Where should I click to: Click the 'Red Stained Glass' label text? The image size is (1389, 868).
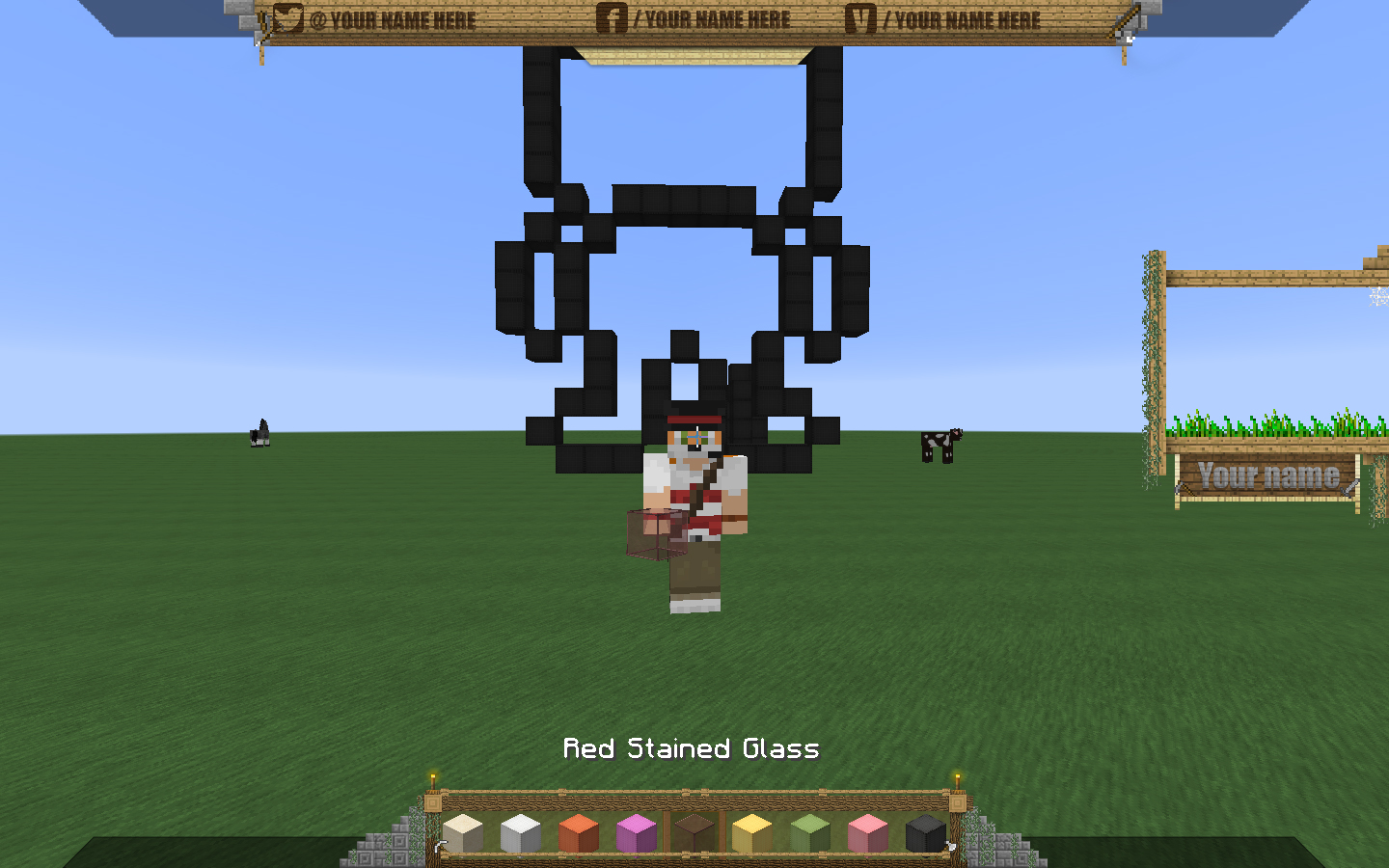point(692,748)
